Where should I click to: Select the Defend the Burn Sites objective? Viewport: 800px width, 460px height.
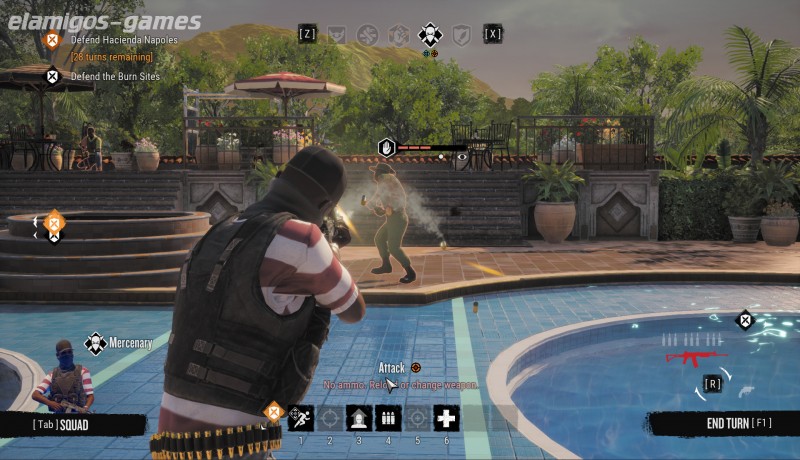point(114,76)
